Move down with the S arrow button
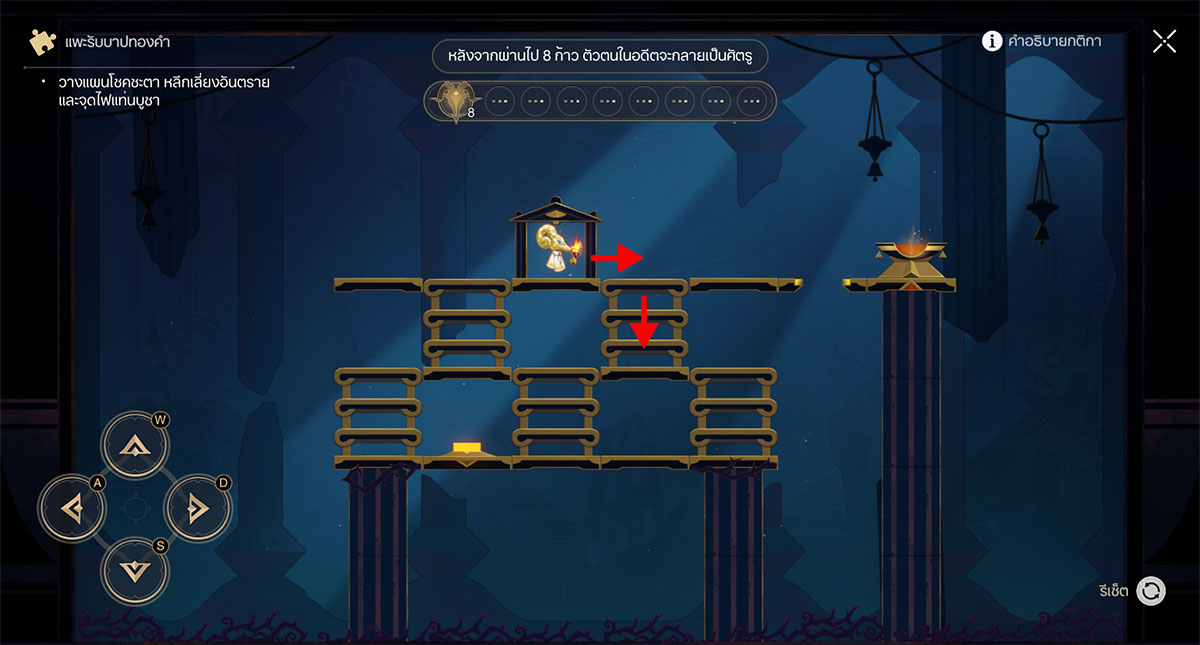1200x645 pixels. (x=134, y=569)
